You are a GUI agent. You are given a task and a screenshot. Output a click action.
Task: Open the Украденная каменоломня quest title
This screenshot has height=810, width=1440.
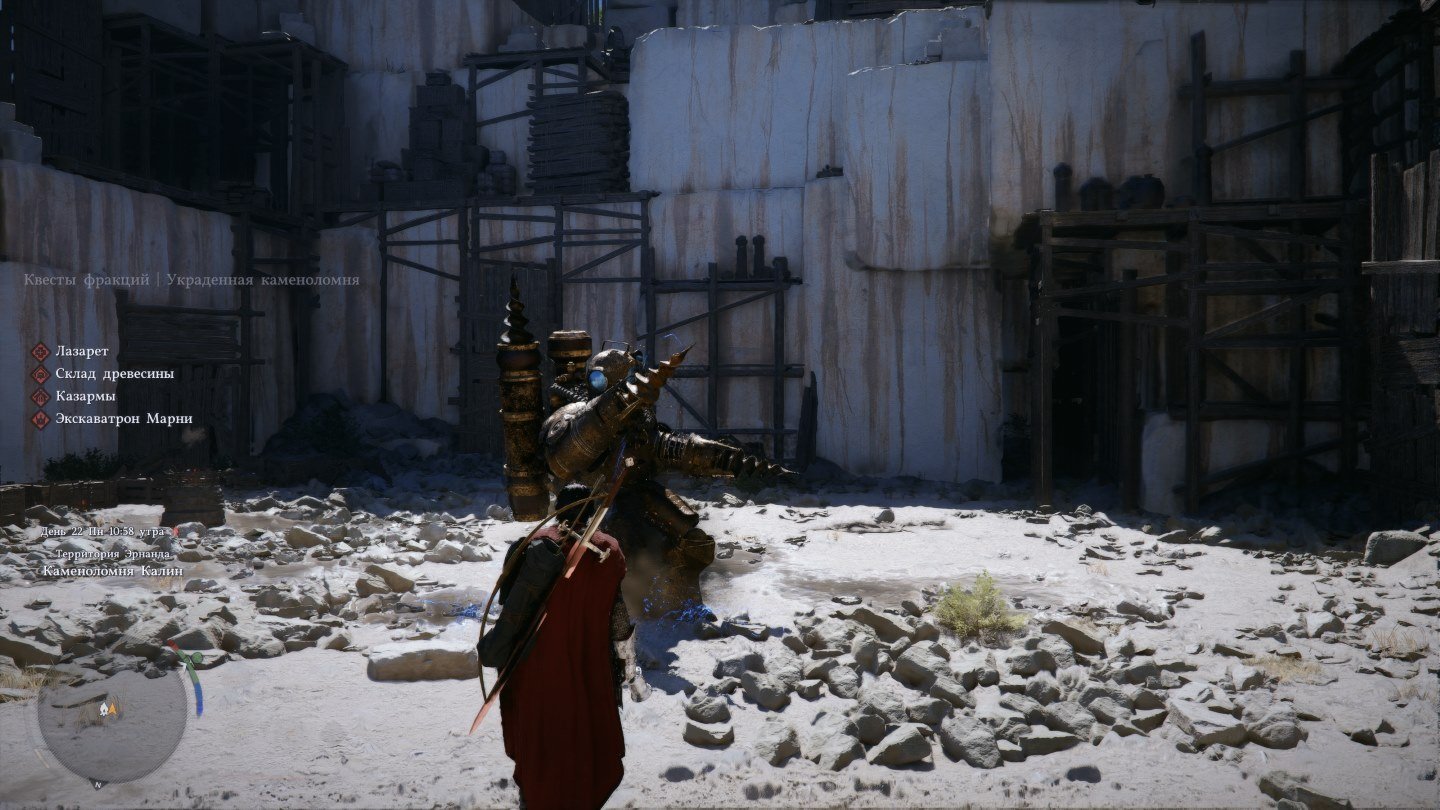[262, 281]
